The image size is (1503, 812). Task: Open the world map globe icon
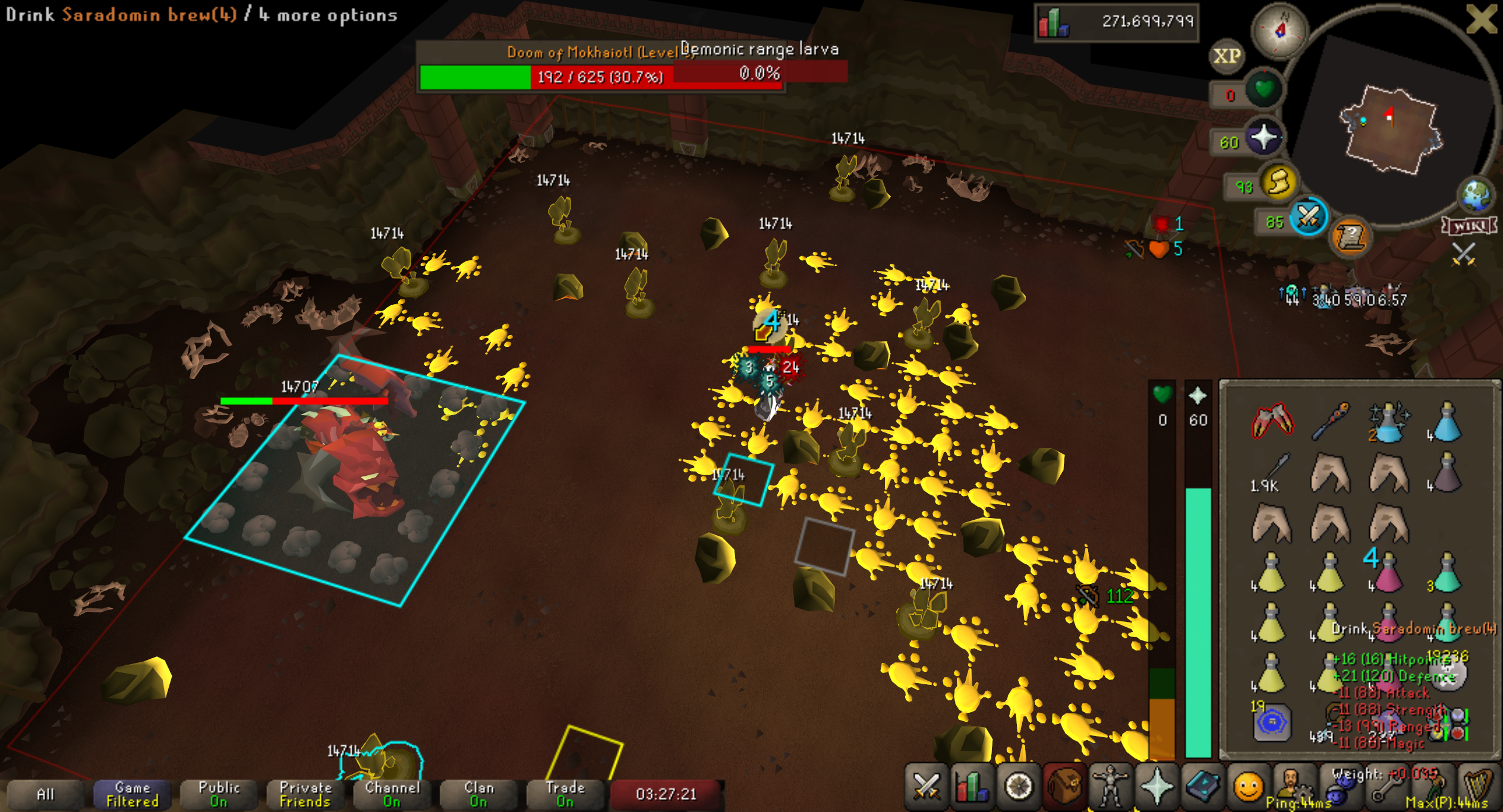(1476, 195)
